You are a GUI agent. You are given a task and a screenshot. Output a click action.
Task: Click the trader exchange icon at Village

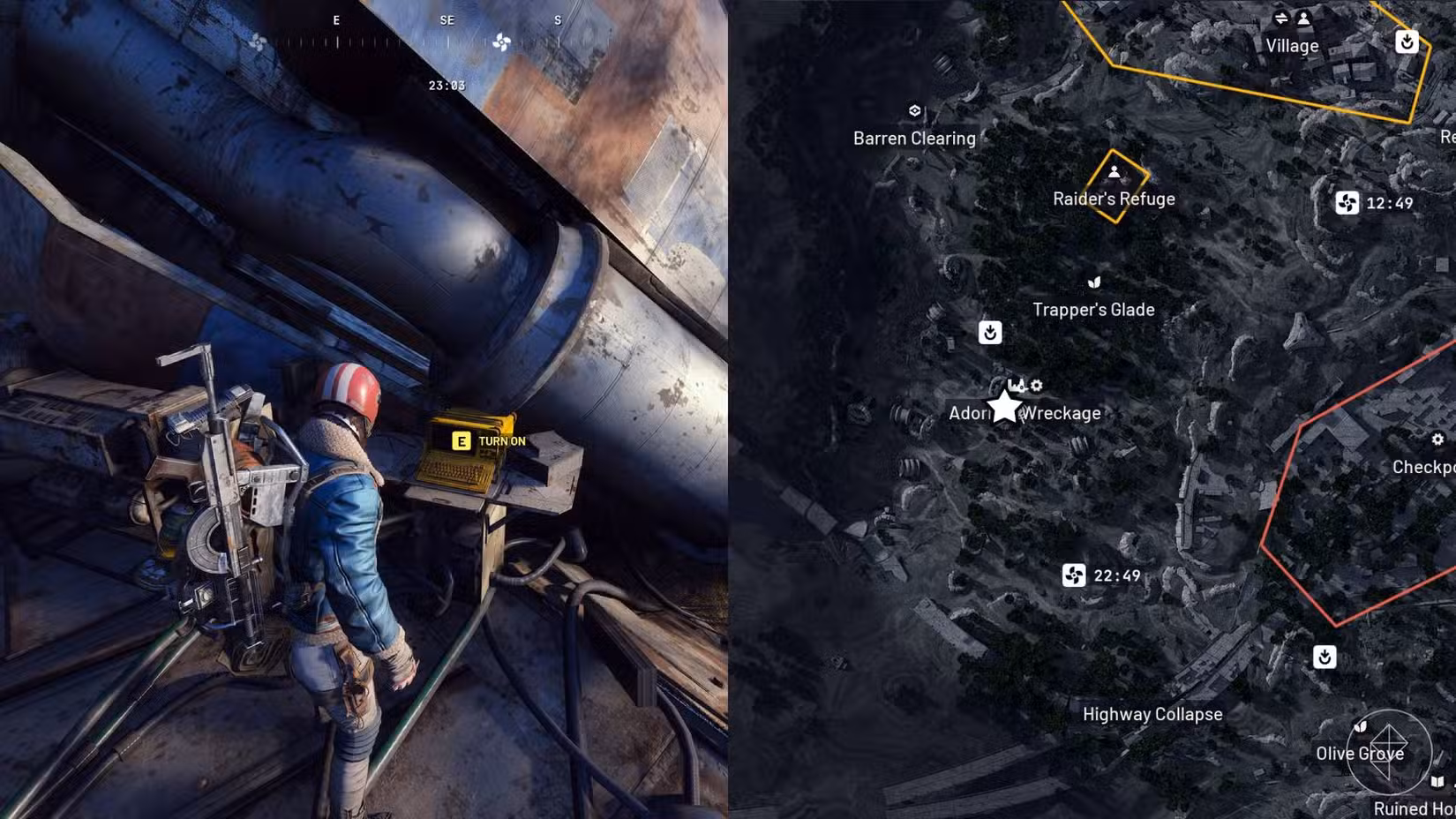tap(1281, 17)
